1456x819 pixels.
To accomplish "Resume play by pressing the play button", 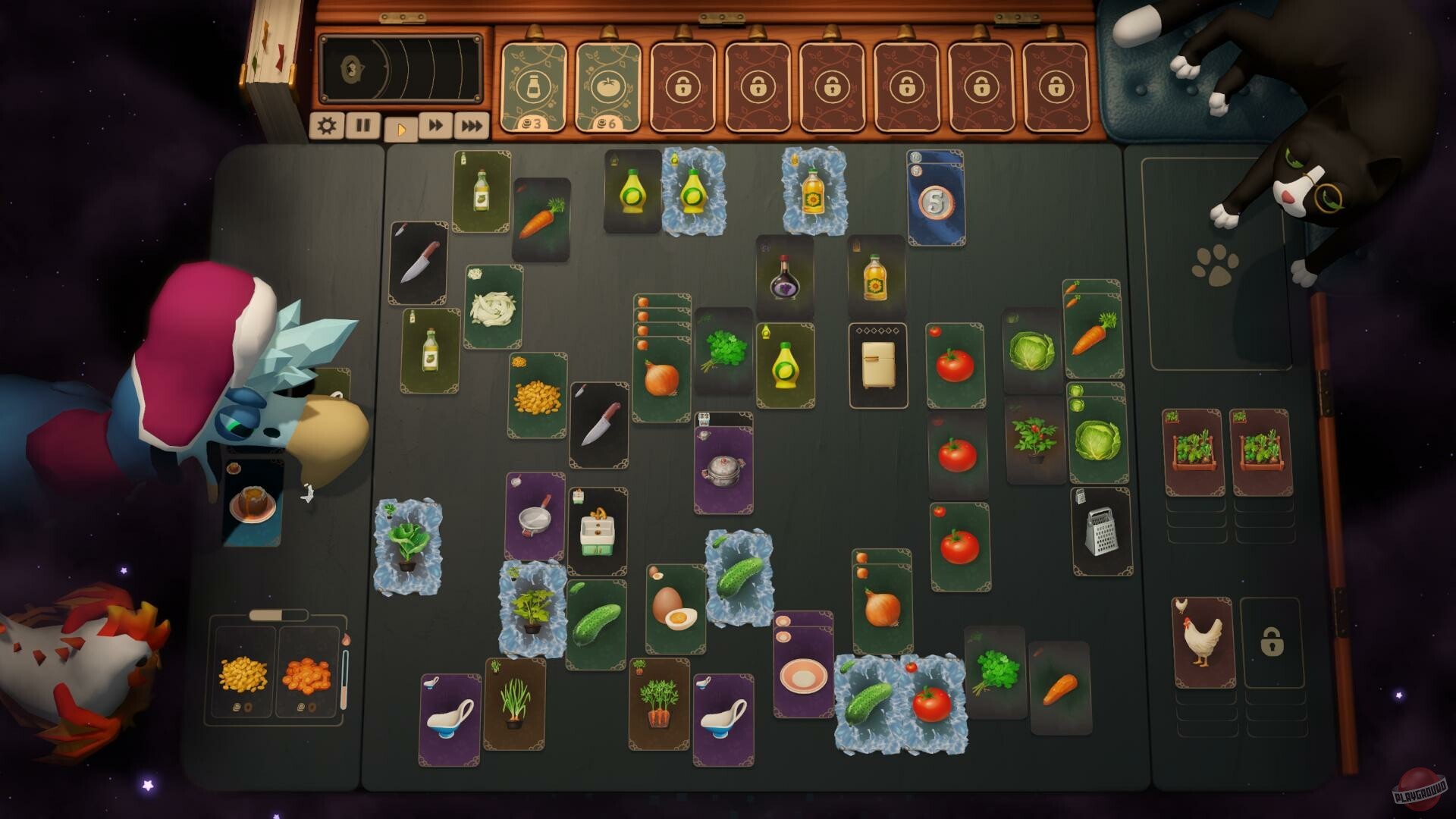I will (x=400, y=125).
